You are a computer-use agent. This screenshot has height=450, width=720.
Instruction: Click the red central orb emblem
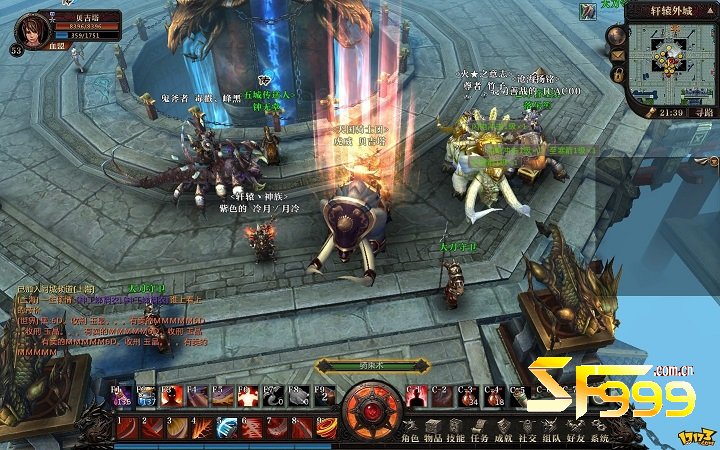coord(373,411)
